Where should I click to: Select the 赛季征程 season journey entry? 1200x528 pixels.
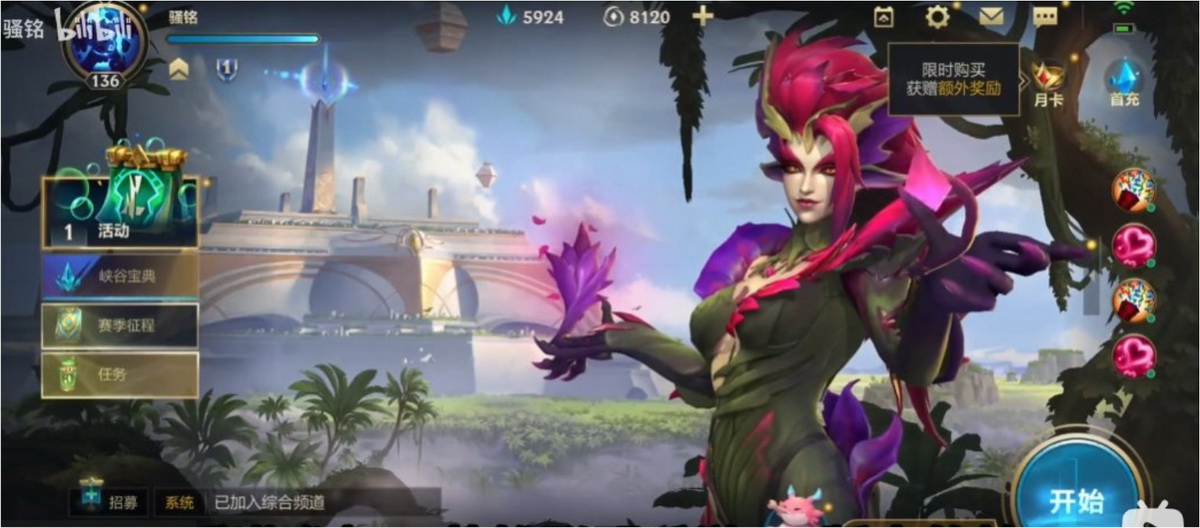pyautogui.click(x=120, y=325)
